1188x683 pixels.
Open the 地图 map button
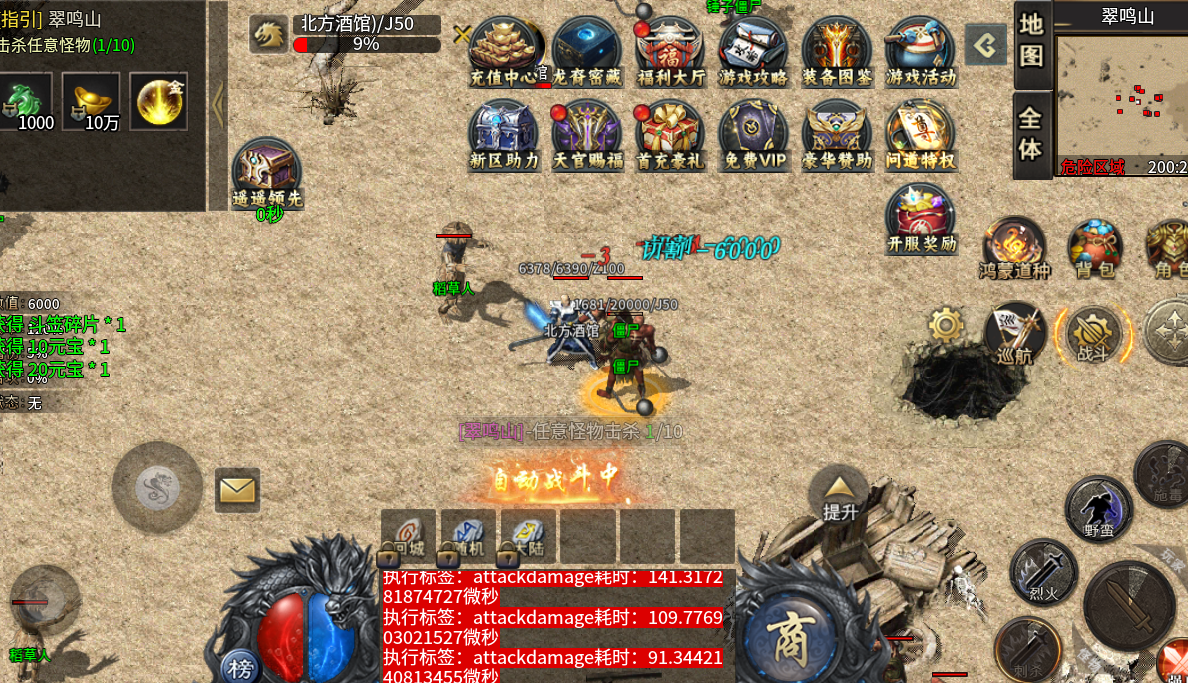tap(1031, 39)
